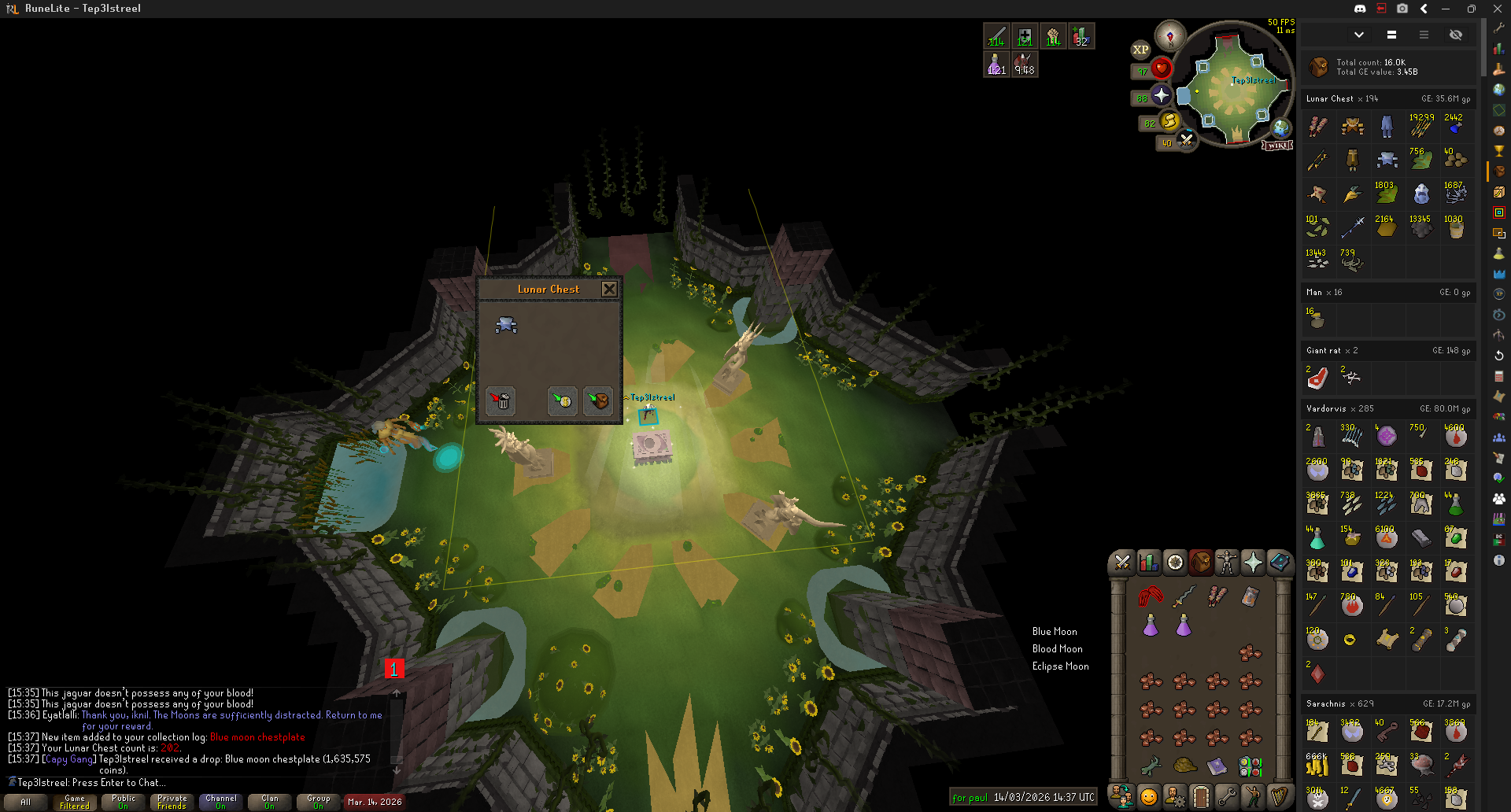Open the XP drops orb
The width and height of the screenshot is (1511, 812).
coord(1140,50)
